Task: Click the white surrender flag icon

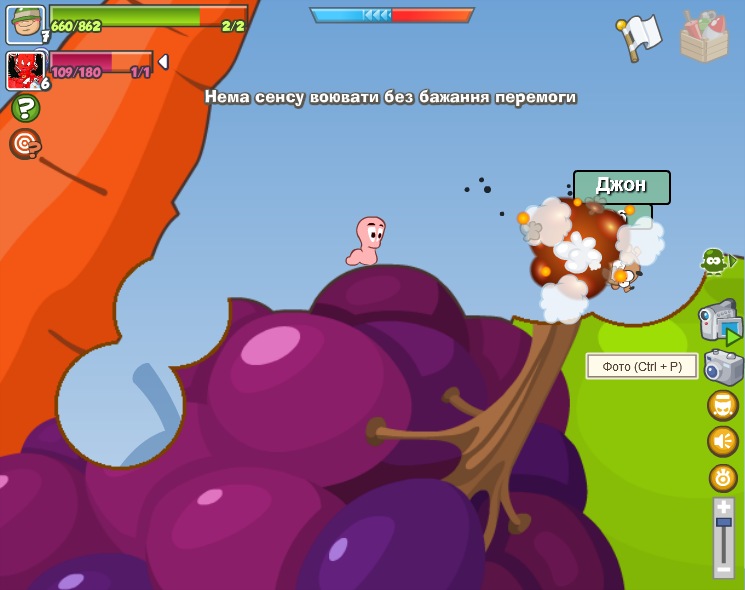Action: pos(638,37)
